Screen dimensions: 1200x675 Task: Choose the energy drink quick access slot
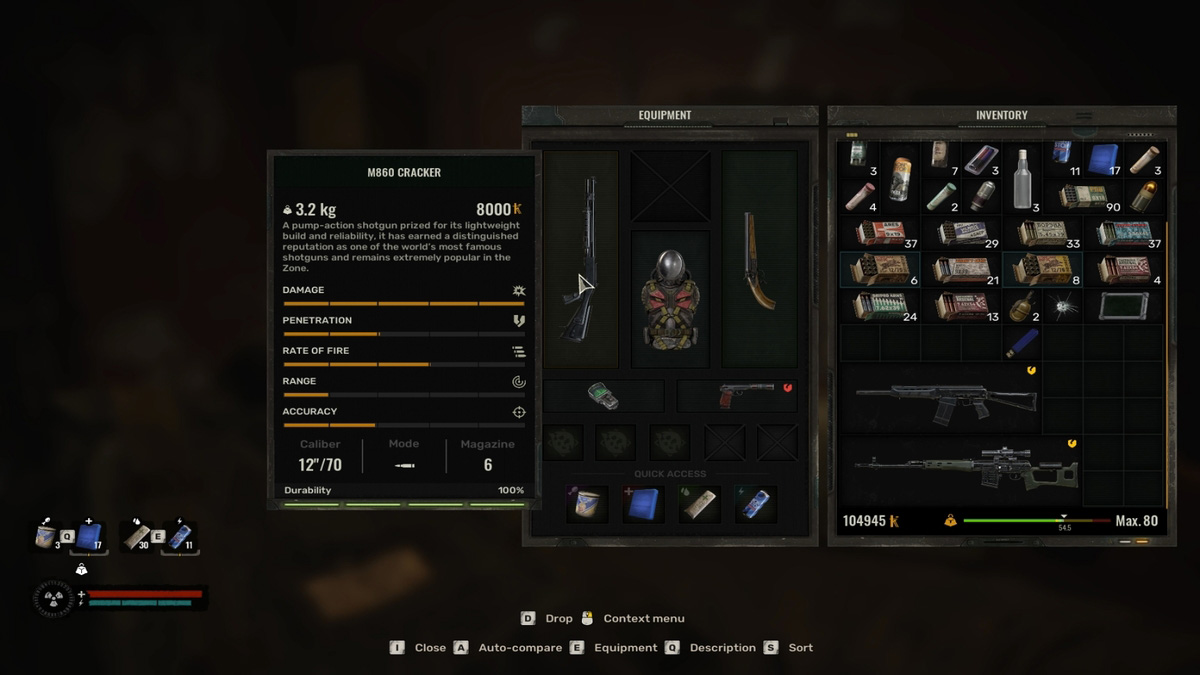pos(755,504)
